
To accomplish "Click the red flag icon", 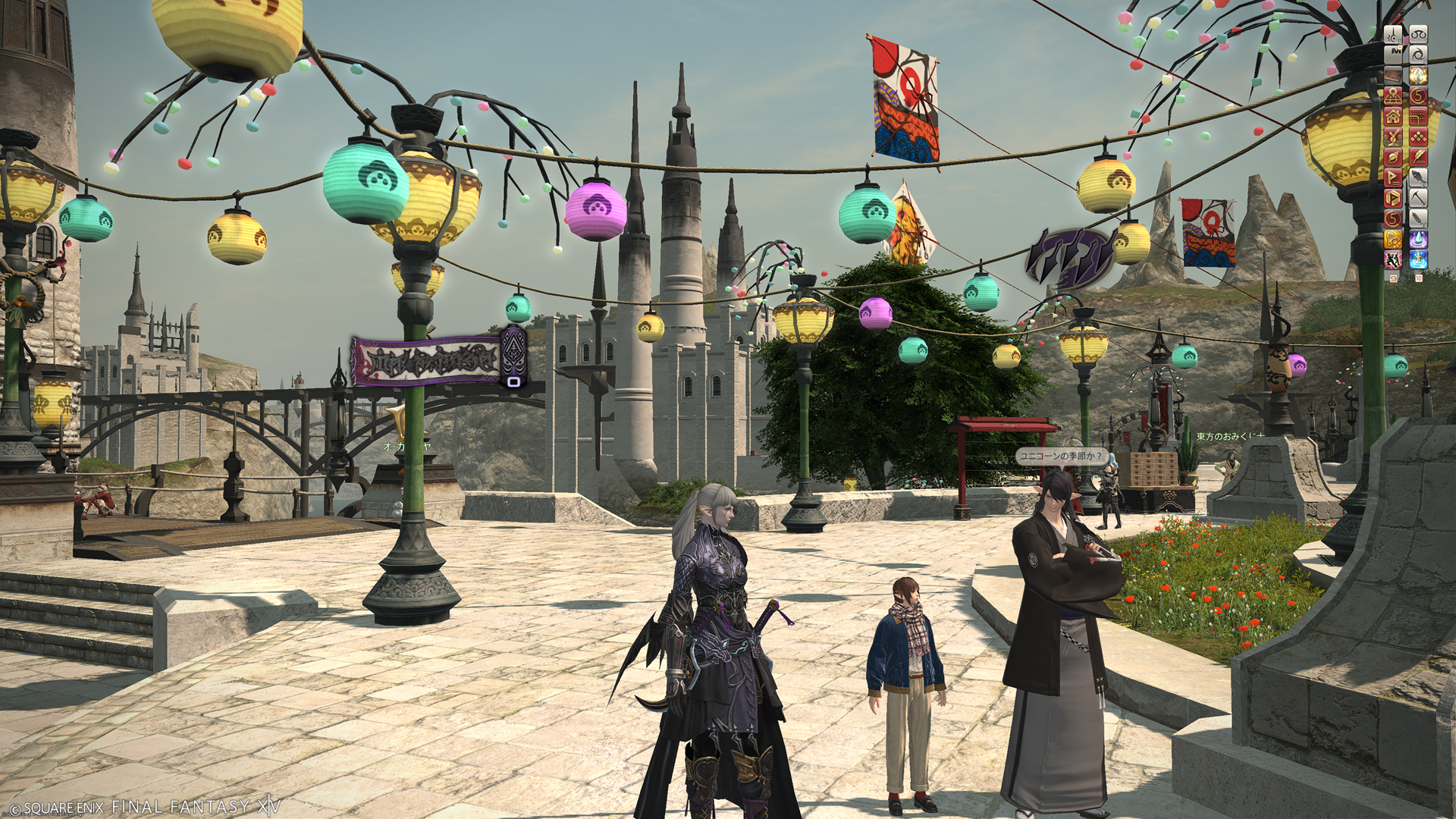I will click(1393, 177).
